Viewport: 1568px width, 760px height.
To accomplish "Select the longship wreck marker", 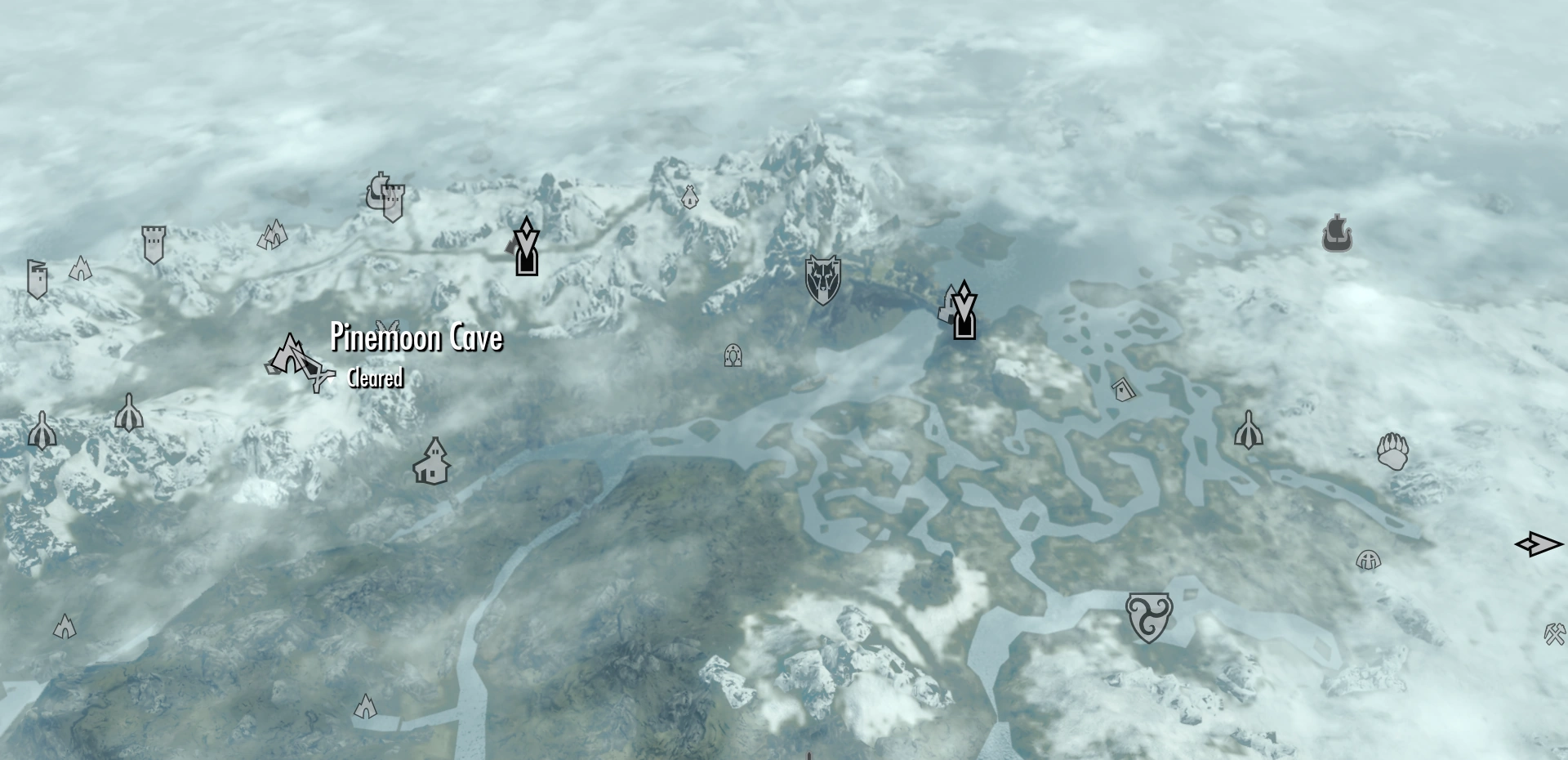I will (1337, 234).
